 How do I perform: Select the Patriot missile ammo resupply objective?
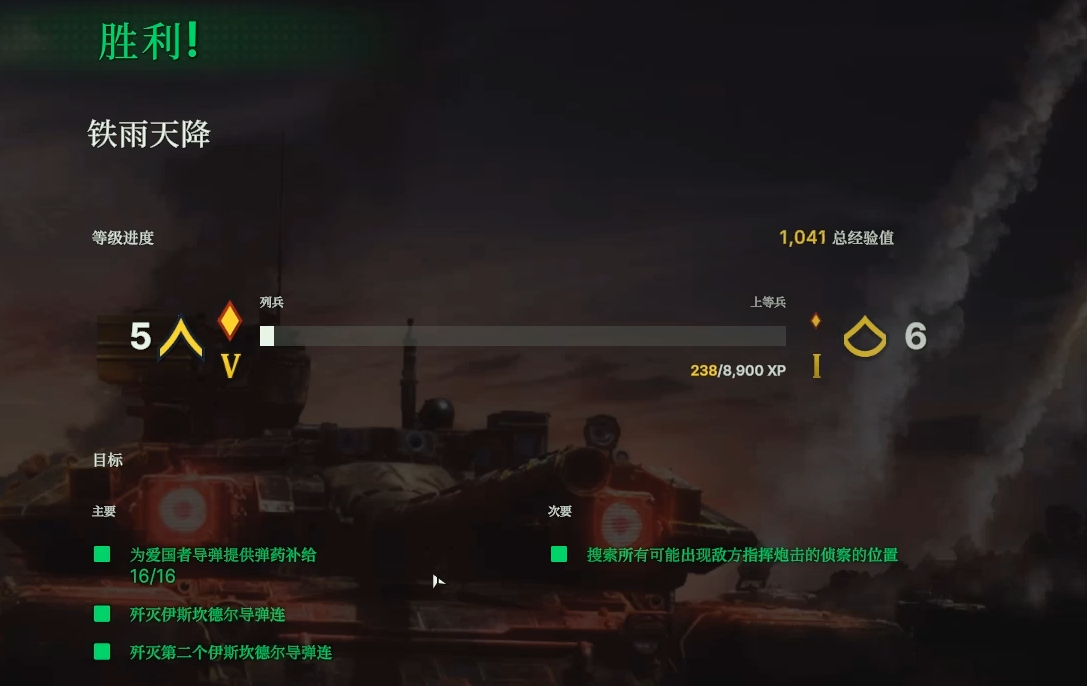tap(222, 554)
